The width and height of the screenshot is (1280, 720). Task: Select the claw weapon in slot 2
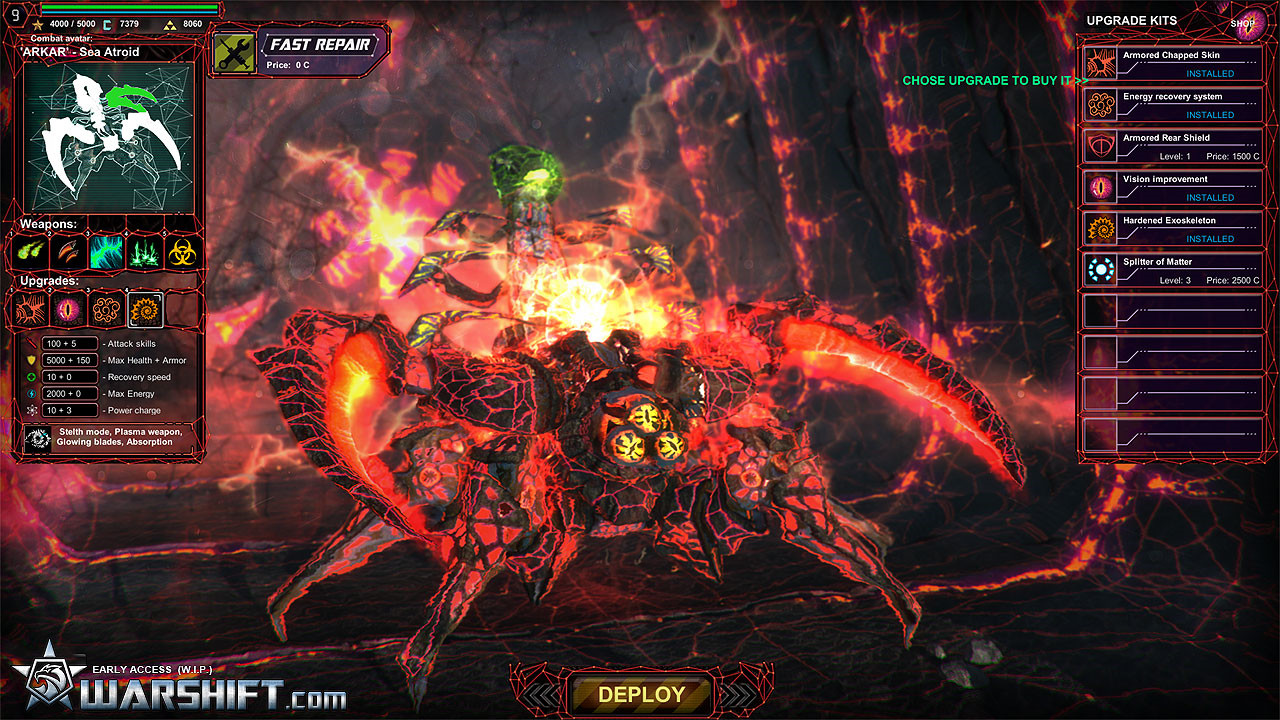(68, 252)
